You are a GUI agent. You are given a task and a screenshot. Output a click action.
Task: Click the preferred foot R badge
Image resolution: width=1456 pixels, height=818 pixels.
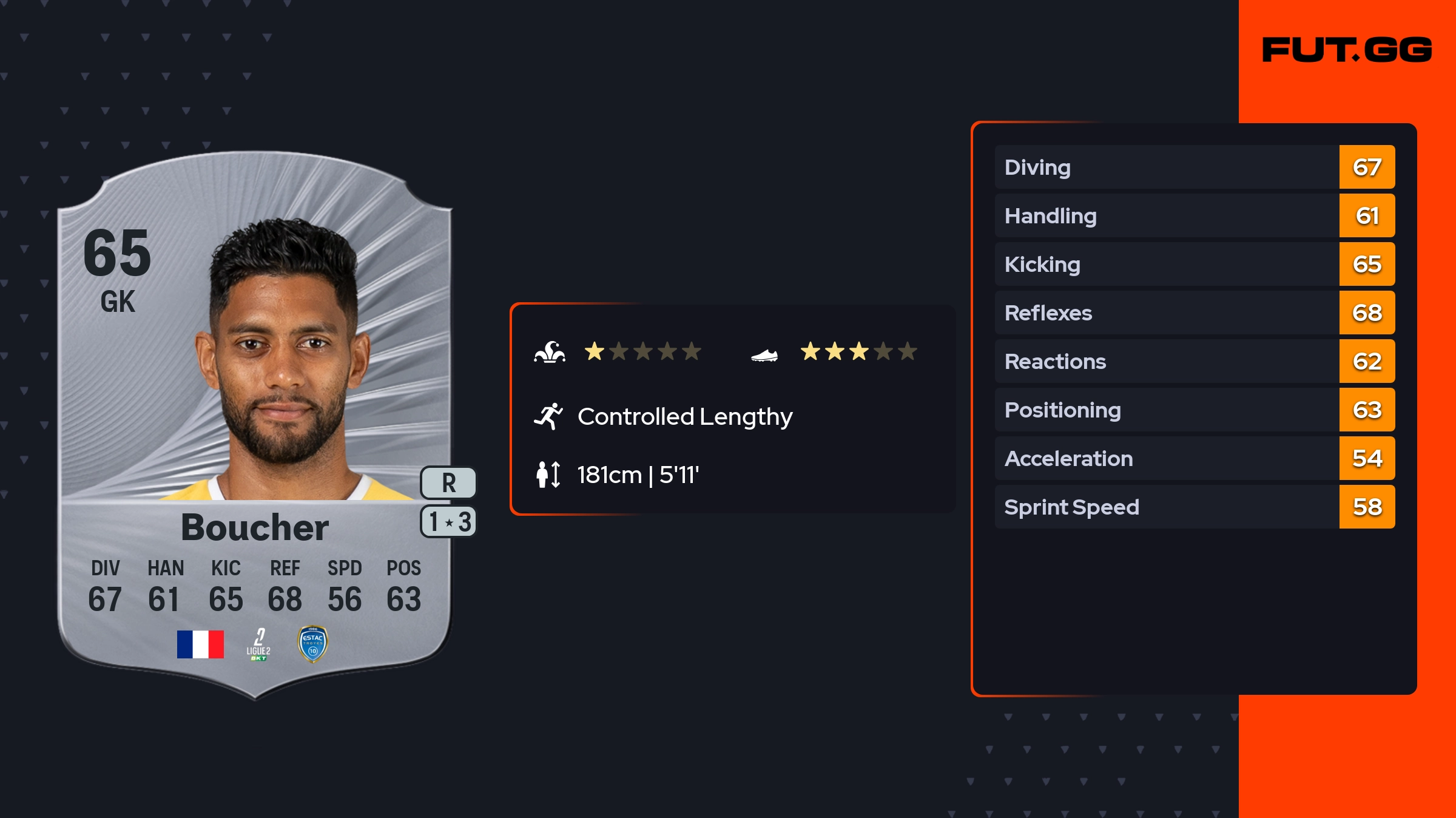pos(448,483)
